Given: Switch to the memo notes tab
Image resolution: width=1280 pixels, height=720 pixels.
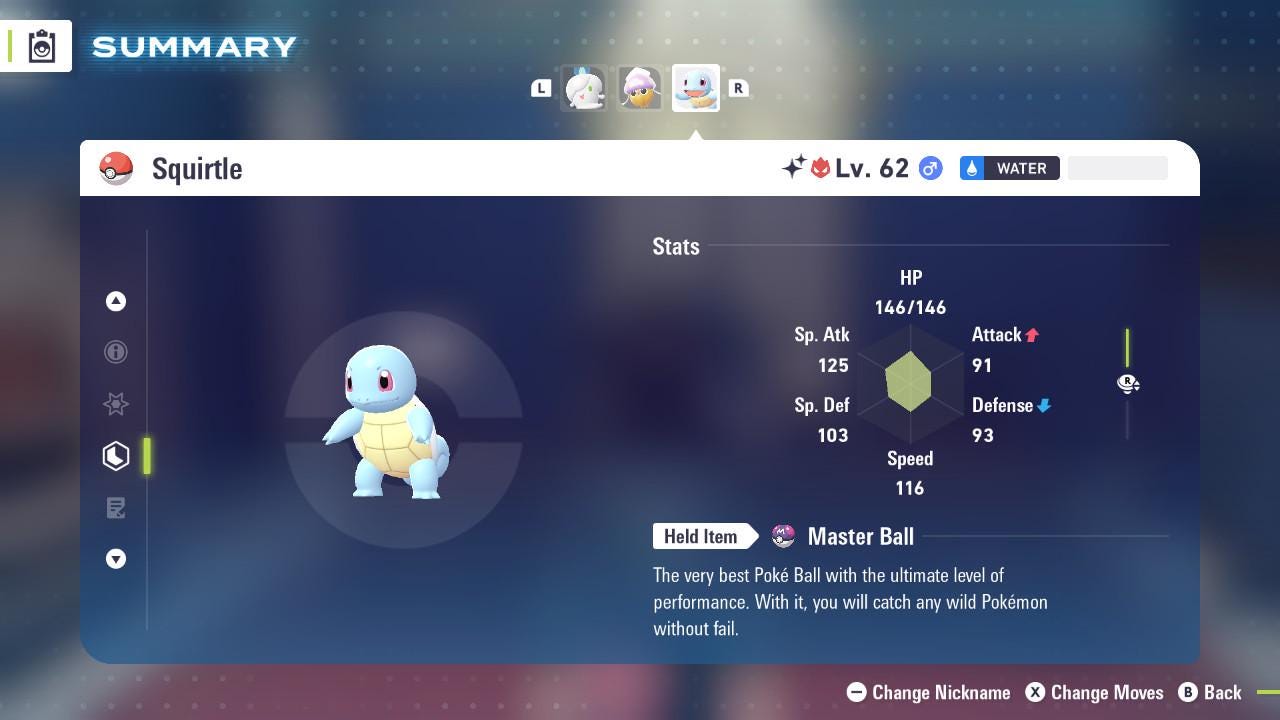Looking at the screenshot, I should (116, 508).
